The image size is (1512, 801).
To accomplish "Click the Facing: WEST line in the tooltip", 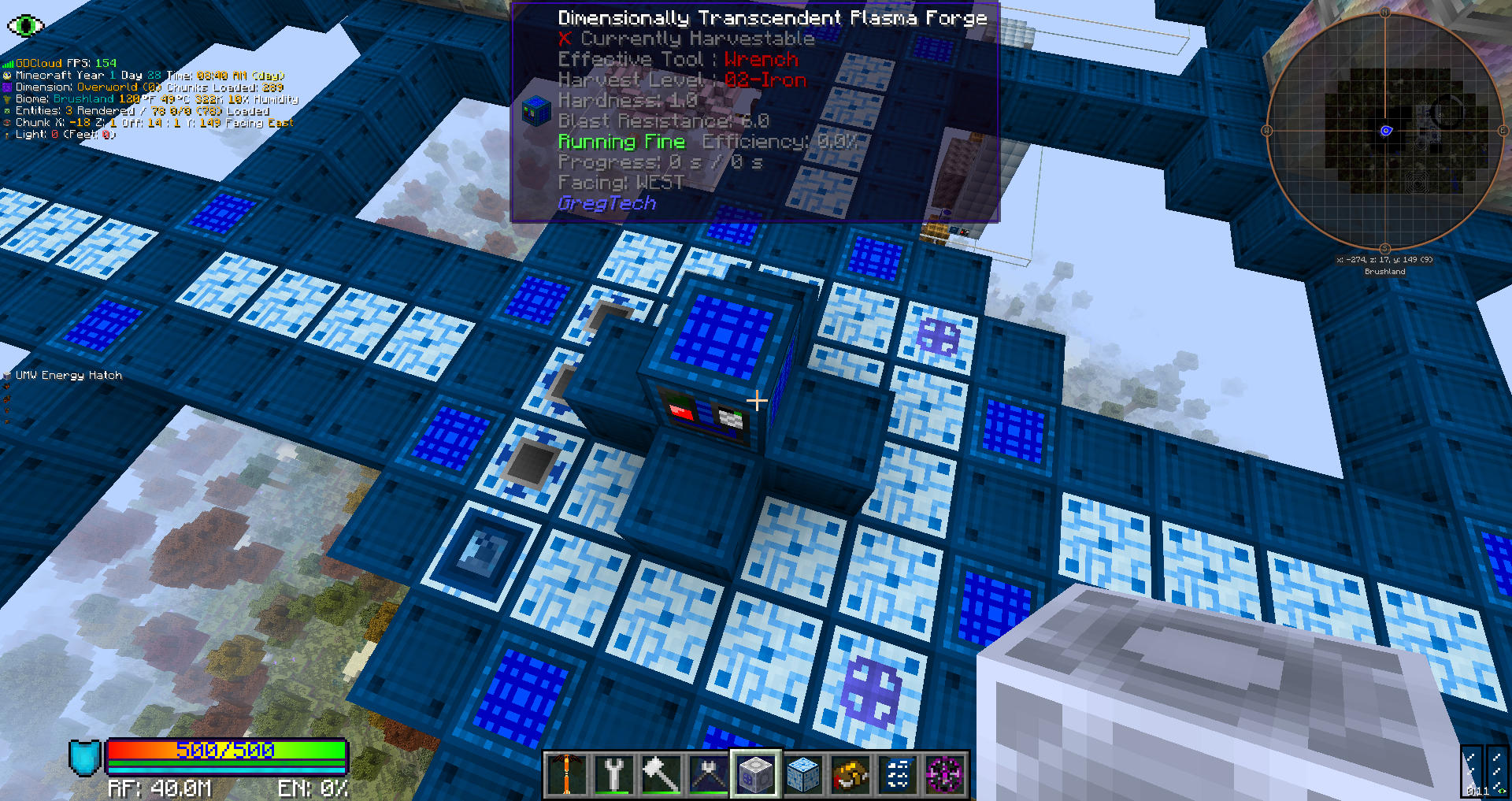I will coord(620,182).
